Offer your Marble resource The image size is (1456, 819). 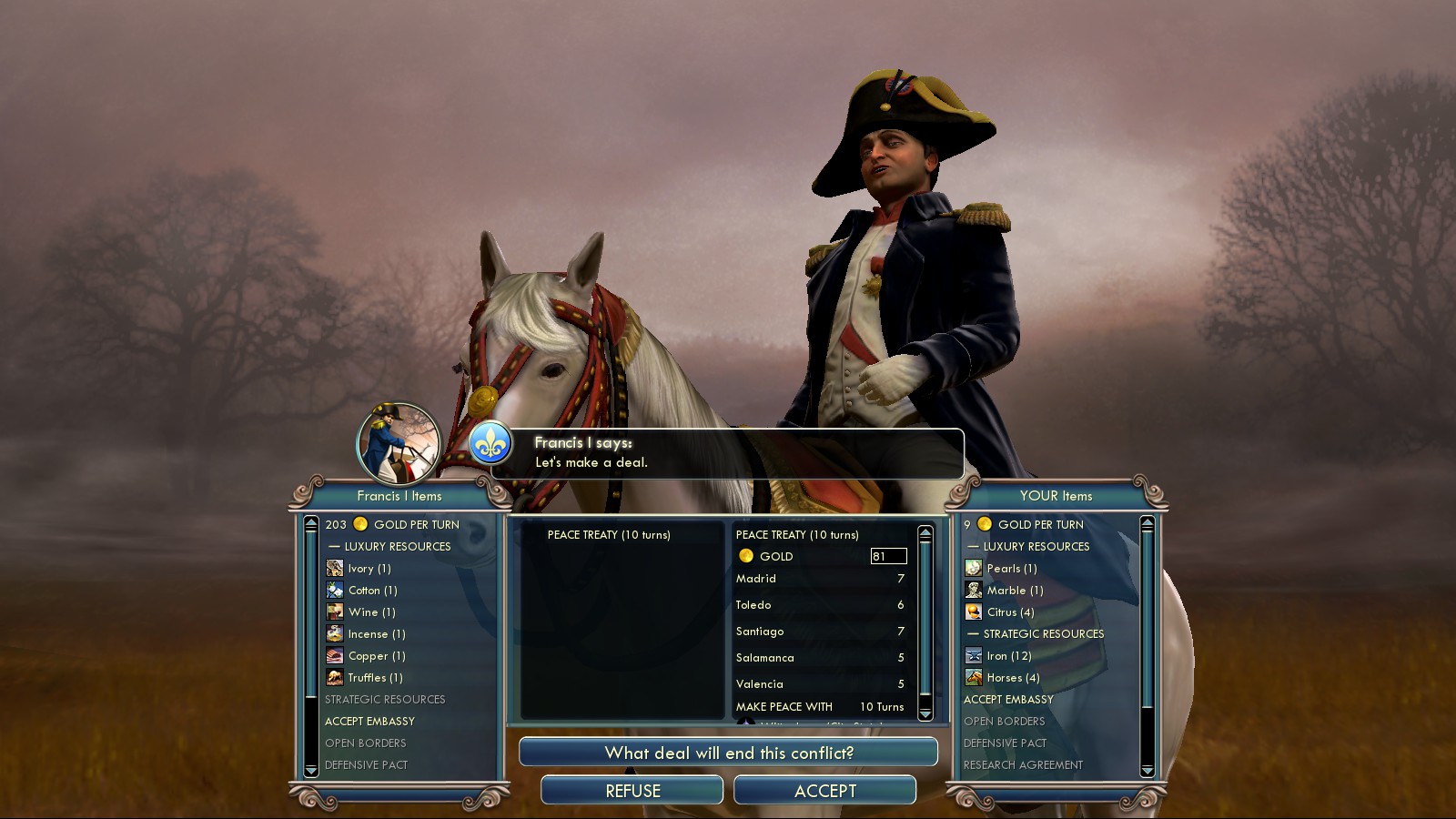(x=1015, y=591)
